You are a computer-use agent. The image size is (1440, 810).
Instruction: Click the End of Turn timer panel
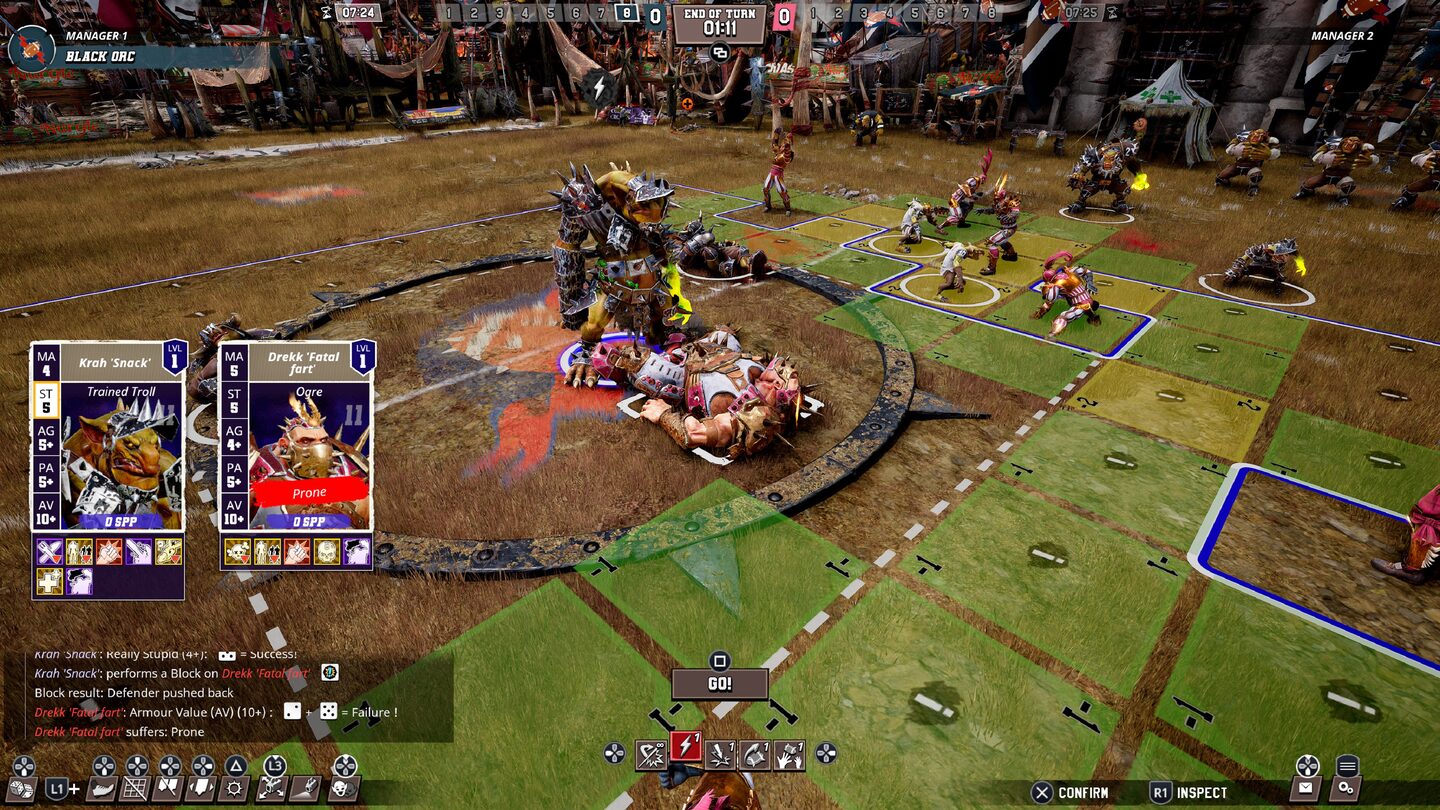(719, 24)
